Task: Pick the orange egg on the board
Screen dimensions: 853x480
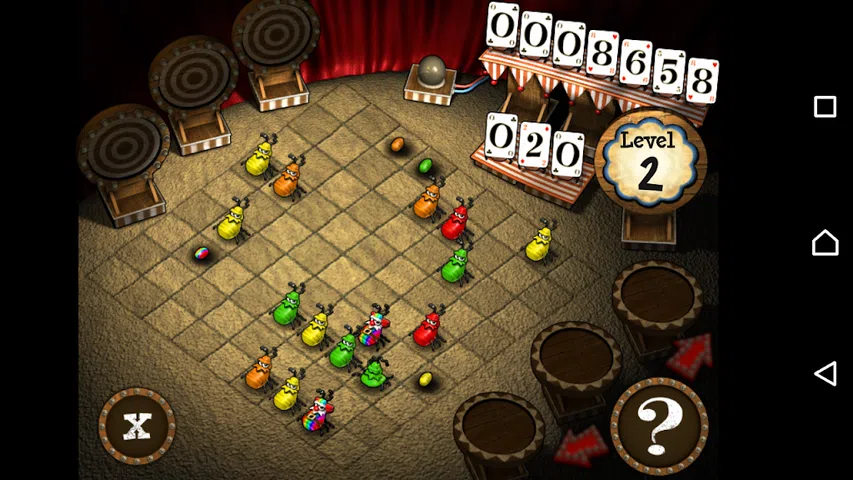Action: coord(397,145)
